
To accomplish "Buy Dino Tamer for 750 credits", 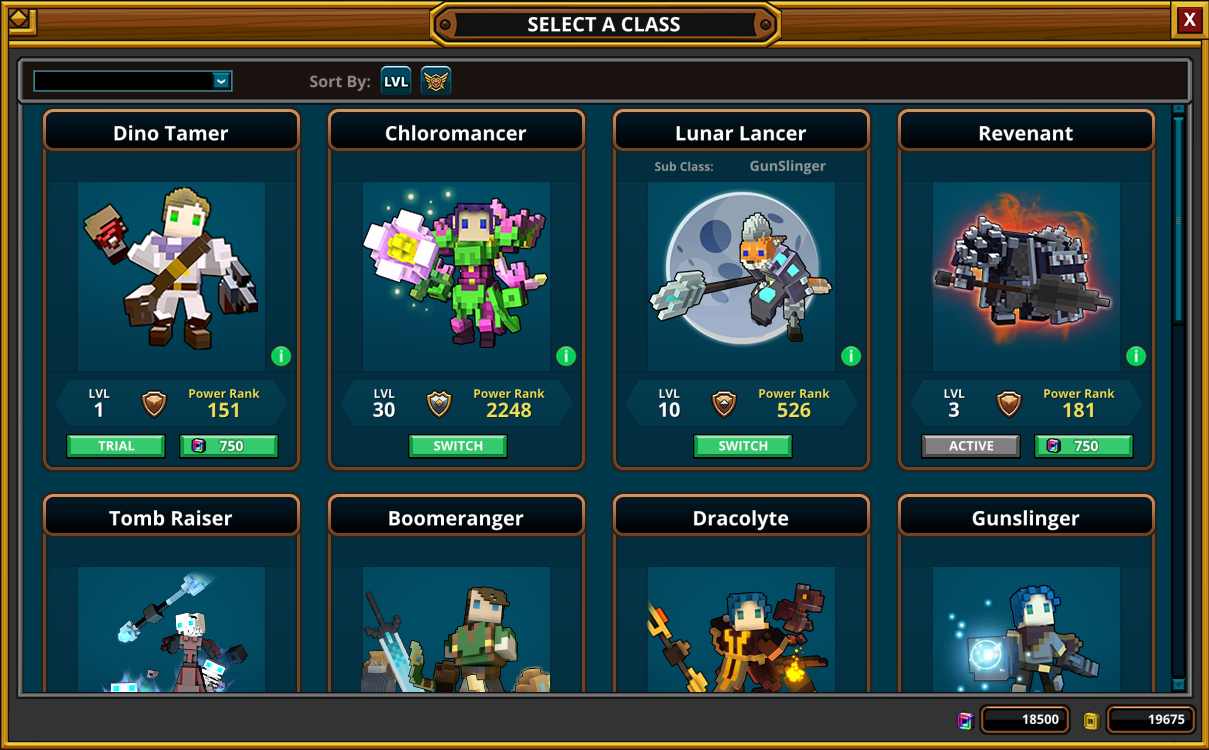I will (x=229, y=446).
